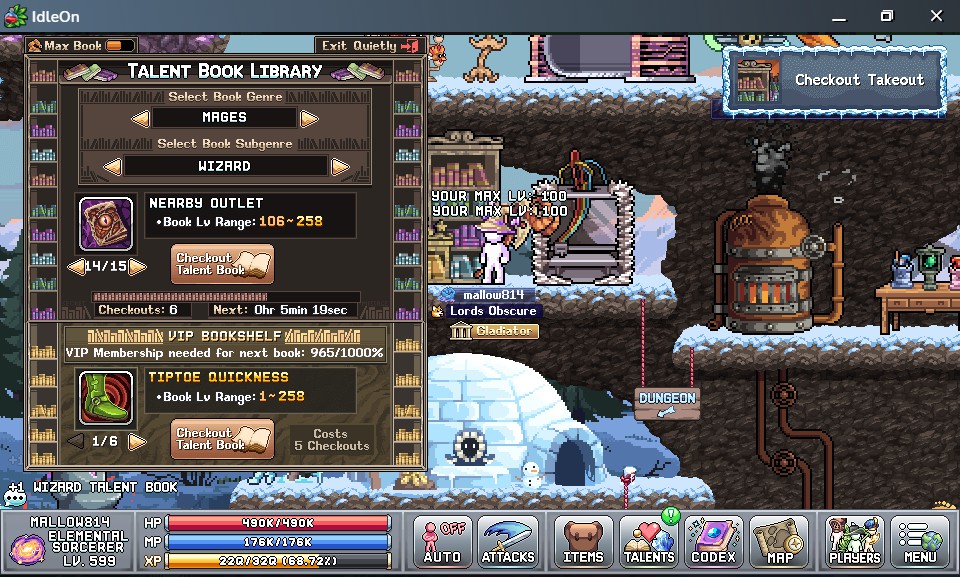Toggle the Max Book switch

tap(120, 46)
